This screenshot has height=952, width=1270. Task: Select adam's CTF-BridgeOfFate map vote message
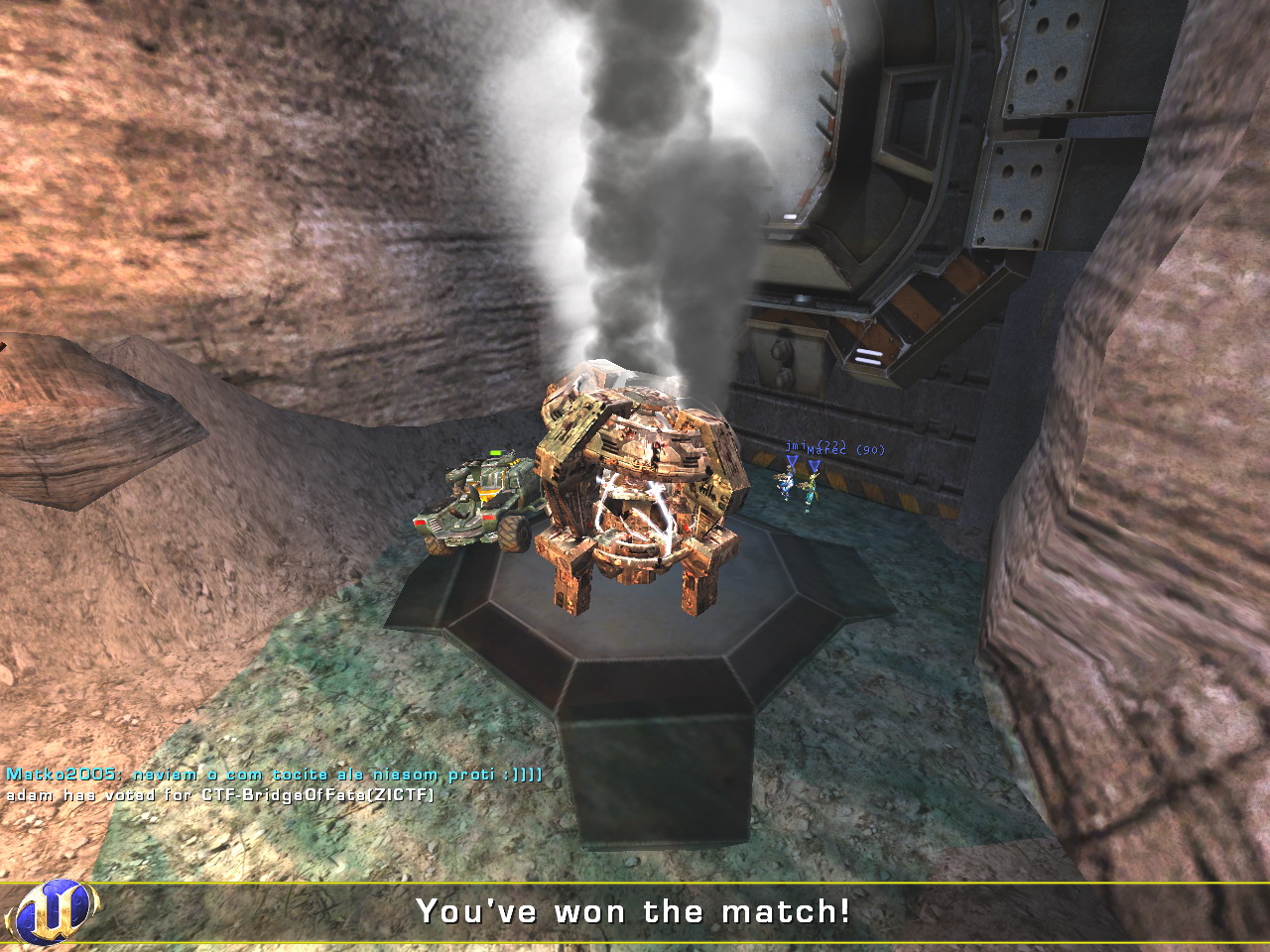pos(220,794)
